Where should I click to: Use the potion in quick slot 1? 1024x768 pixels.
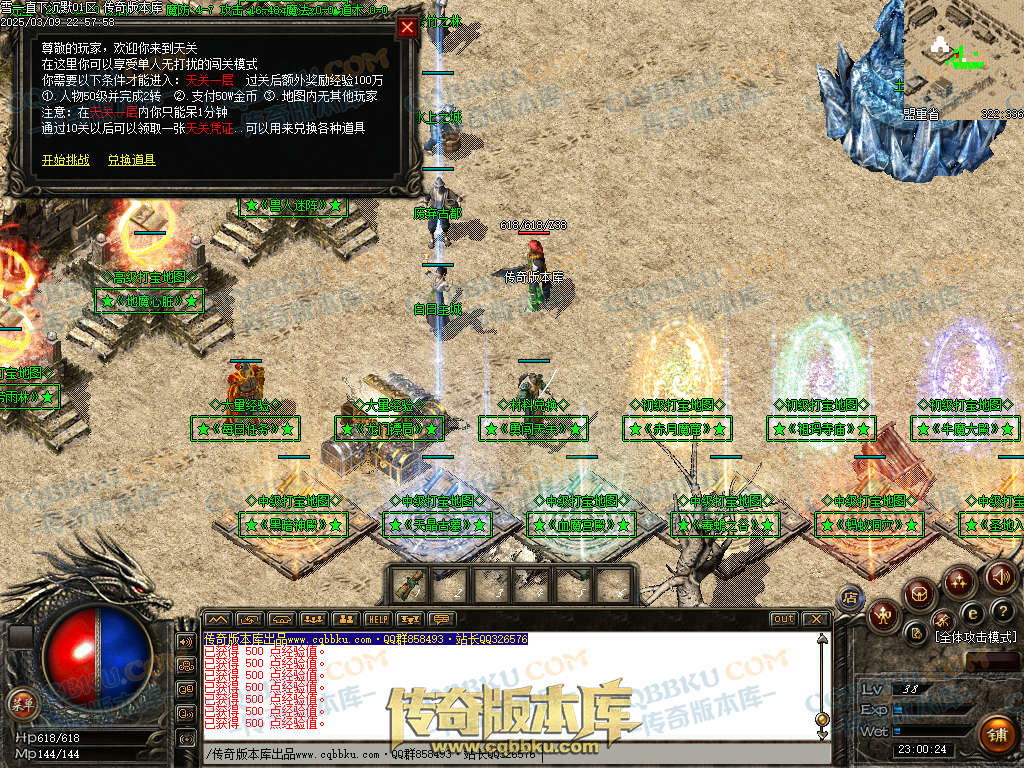pyautogui.click(x=407, y=584)
